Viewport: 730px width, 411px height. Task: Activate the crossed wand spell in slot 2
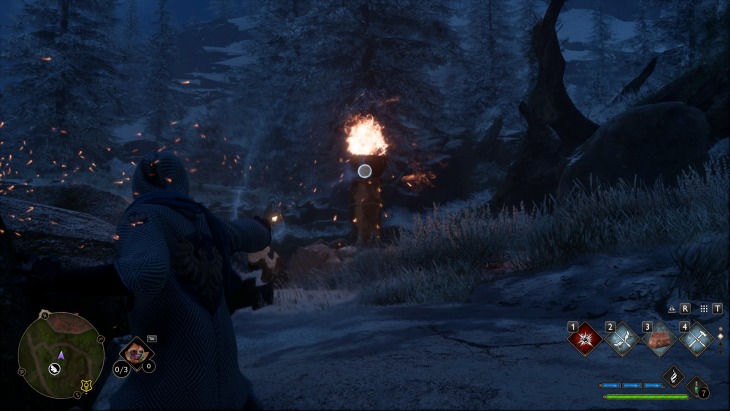click(622, 339)
